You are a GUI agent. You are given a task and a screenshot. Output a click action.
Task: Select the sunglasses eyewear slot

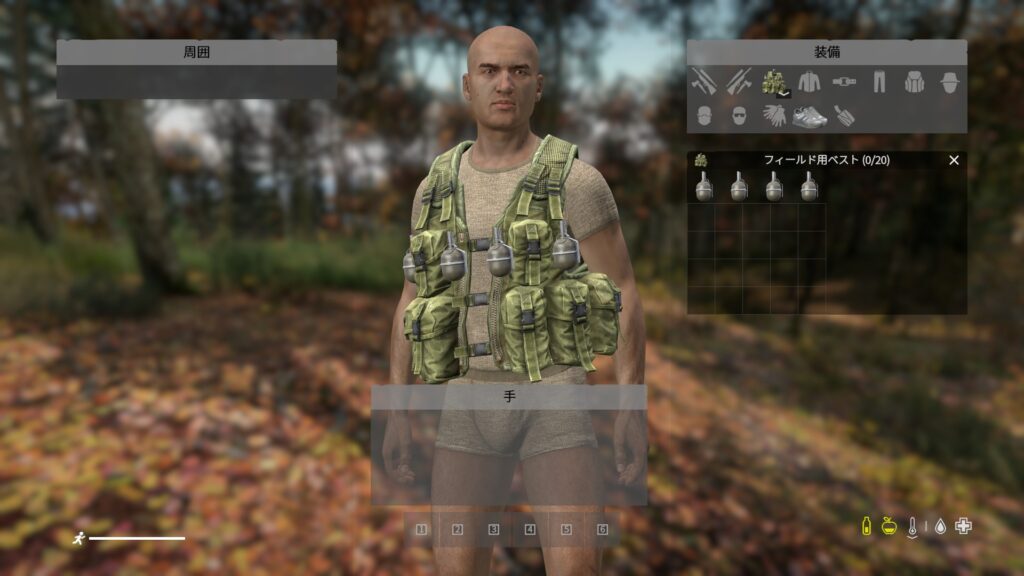click(x=738, y=116)
